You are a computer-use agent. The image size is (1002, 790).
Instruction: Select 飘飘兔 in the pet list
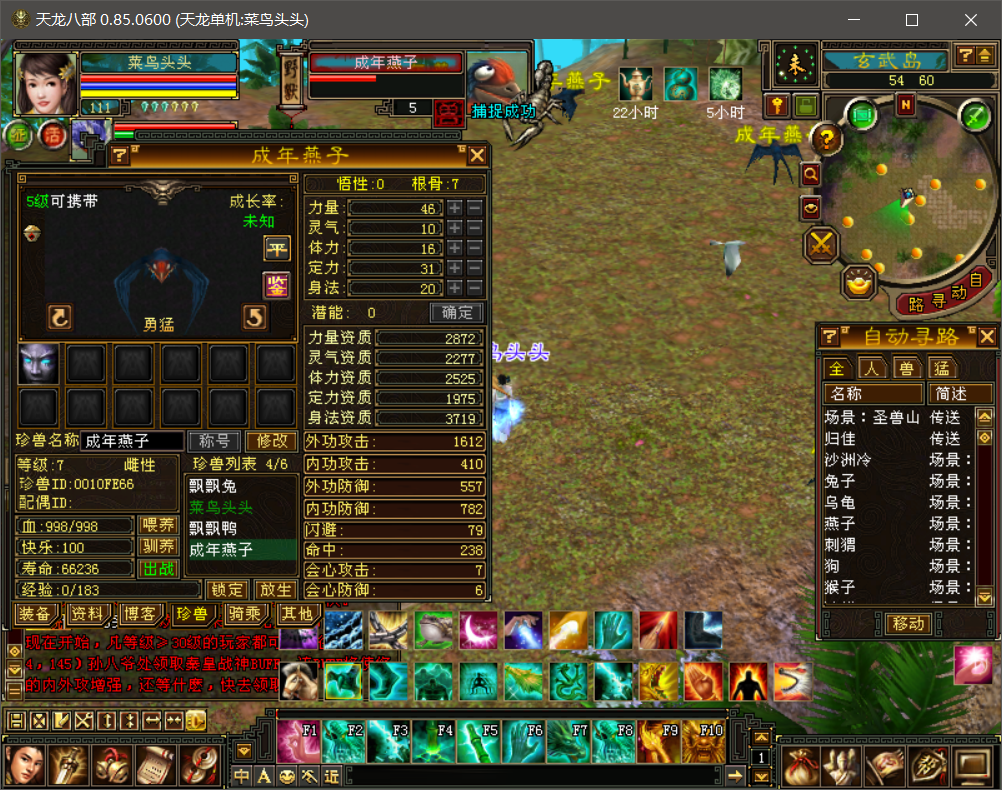pos(213,486)
